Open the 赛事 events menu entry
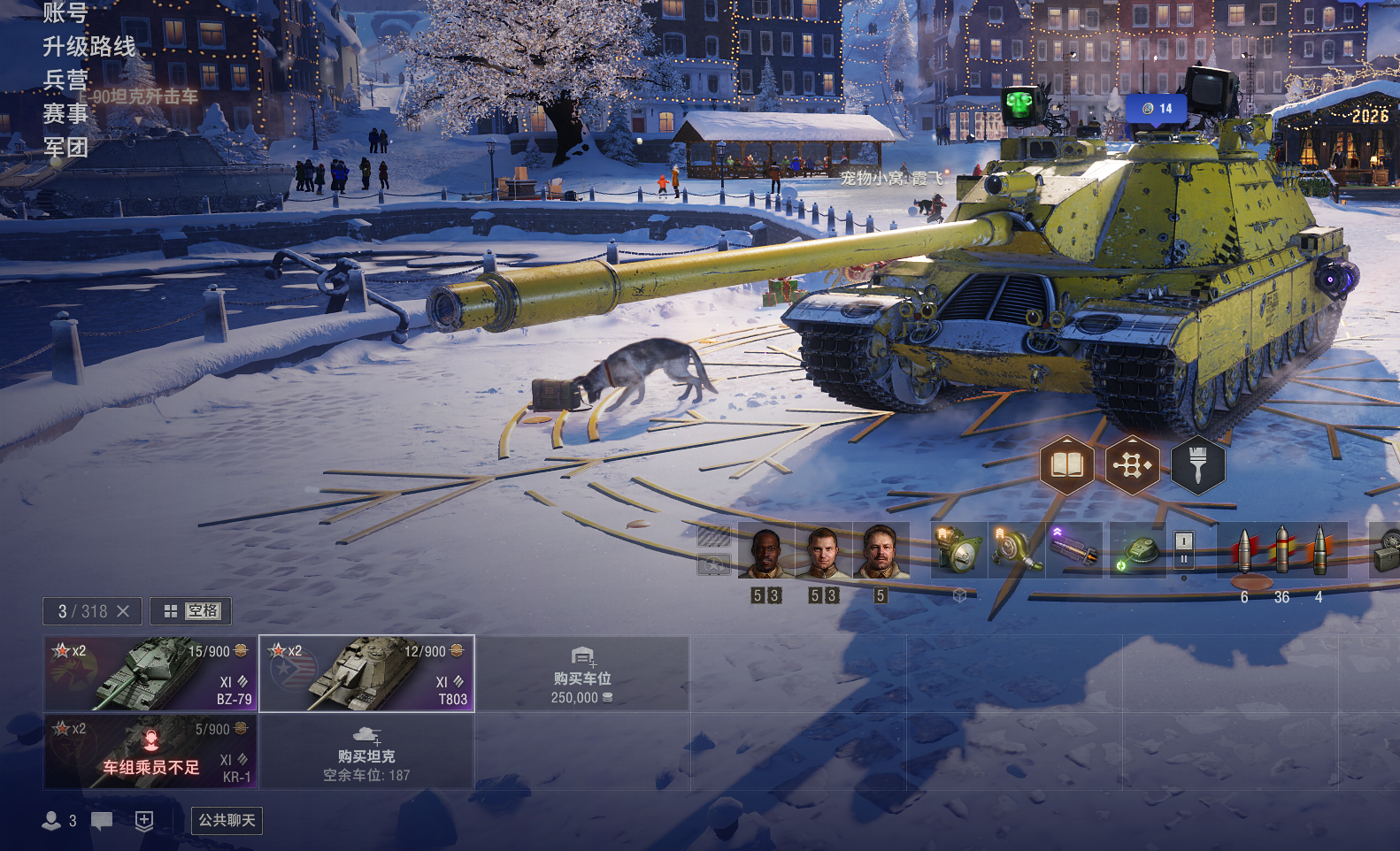 pyautogui.click(x=65, y=113)
